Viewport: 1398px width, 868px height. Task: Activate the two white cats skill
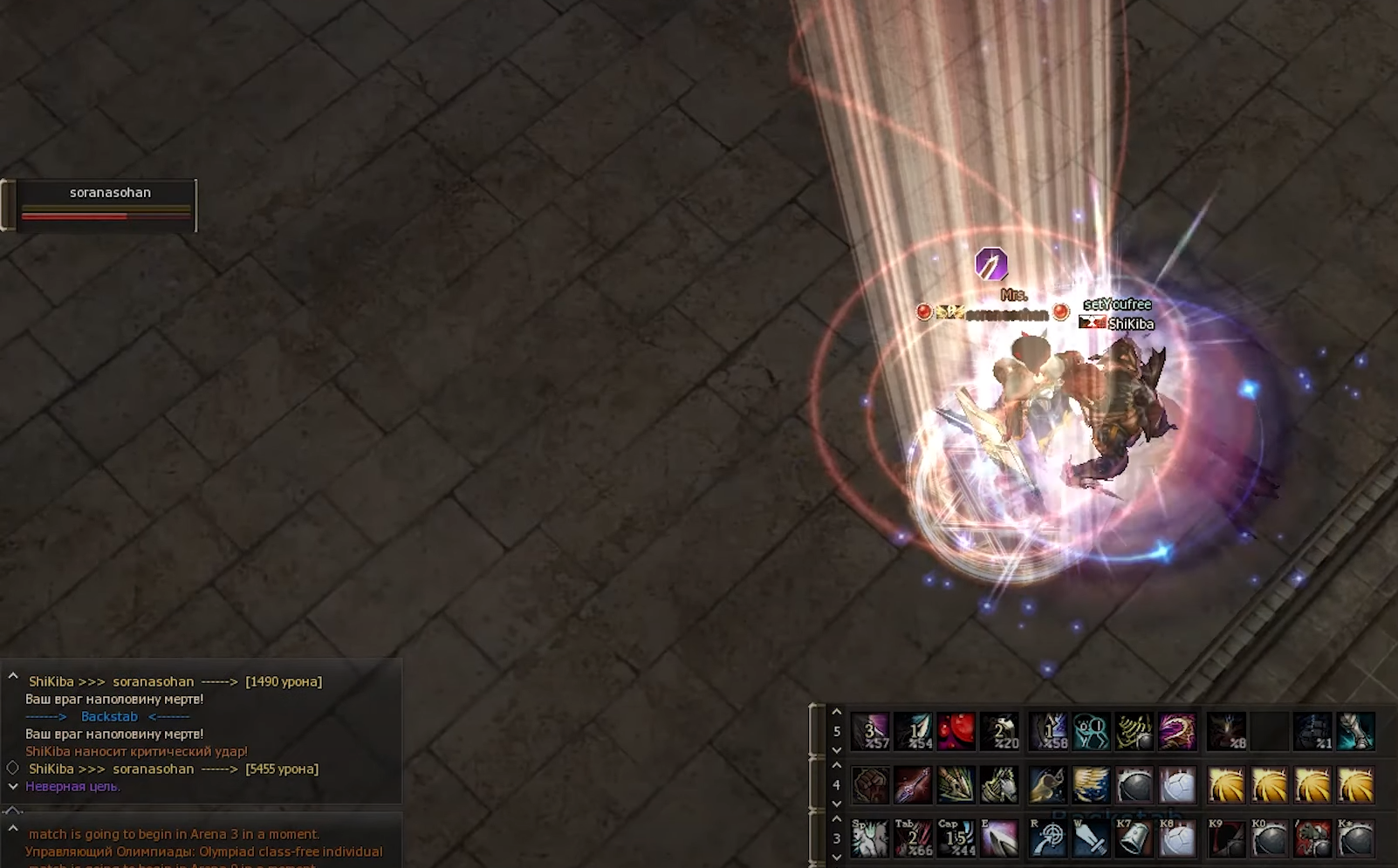click(x=870, y=838)
